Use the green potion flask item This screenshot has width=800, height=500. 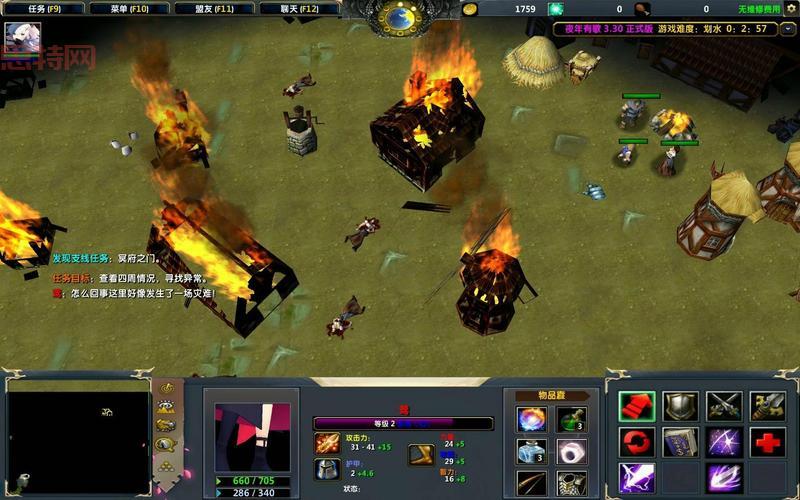click(571, 420)
